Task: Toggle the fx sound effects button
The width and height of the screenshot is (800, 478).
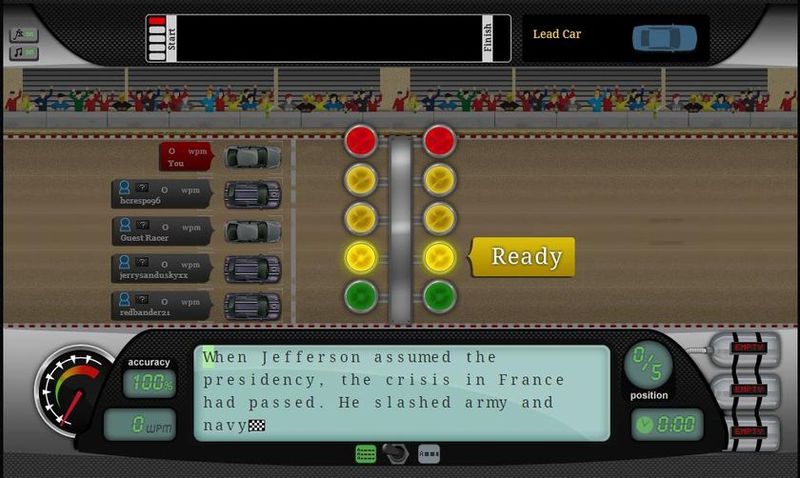Action: 23,35
